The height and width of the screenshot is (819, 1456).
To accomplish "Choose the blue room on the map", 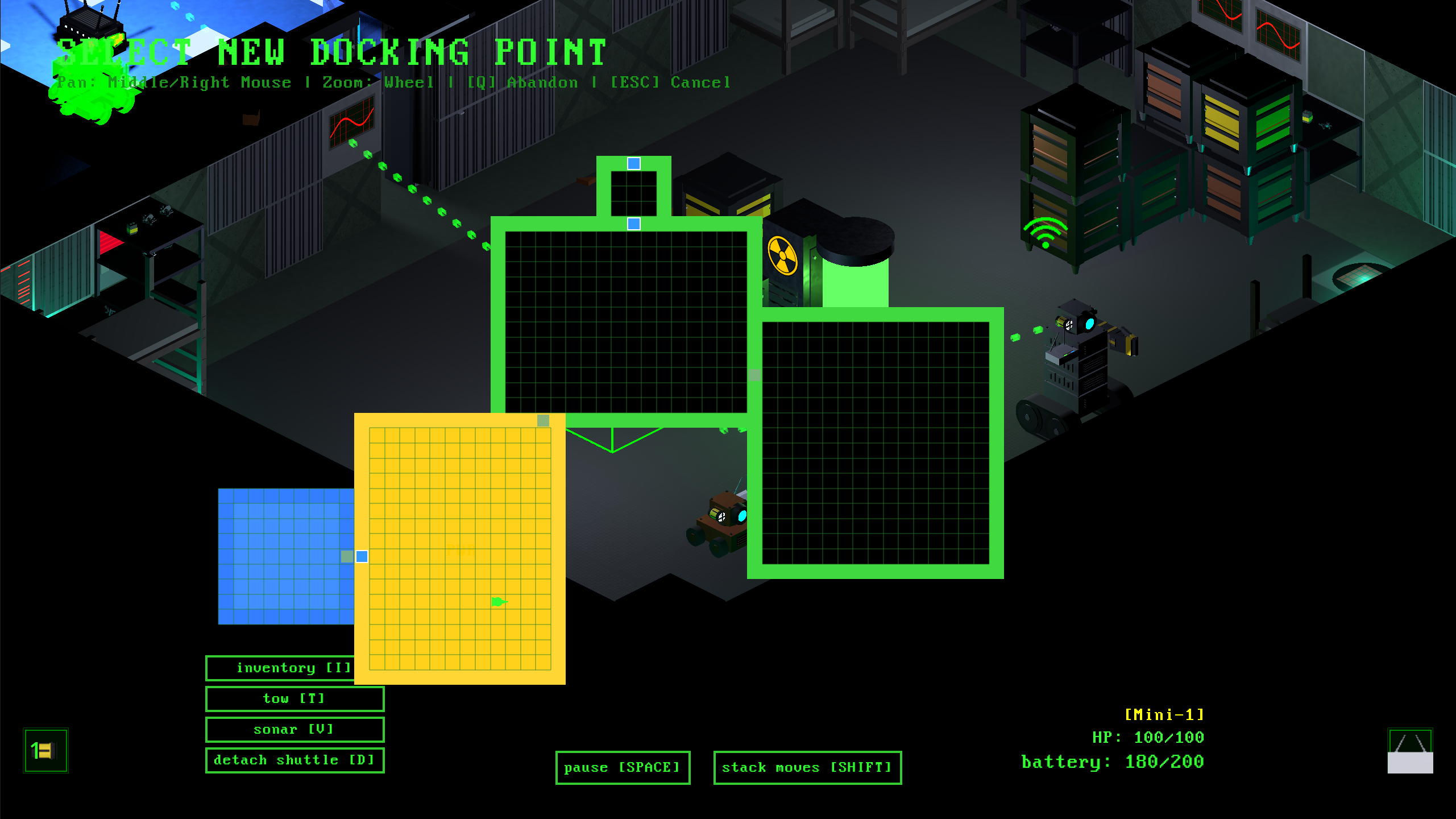I will point(284,556).
